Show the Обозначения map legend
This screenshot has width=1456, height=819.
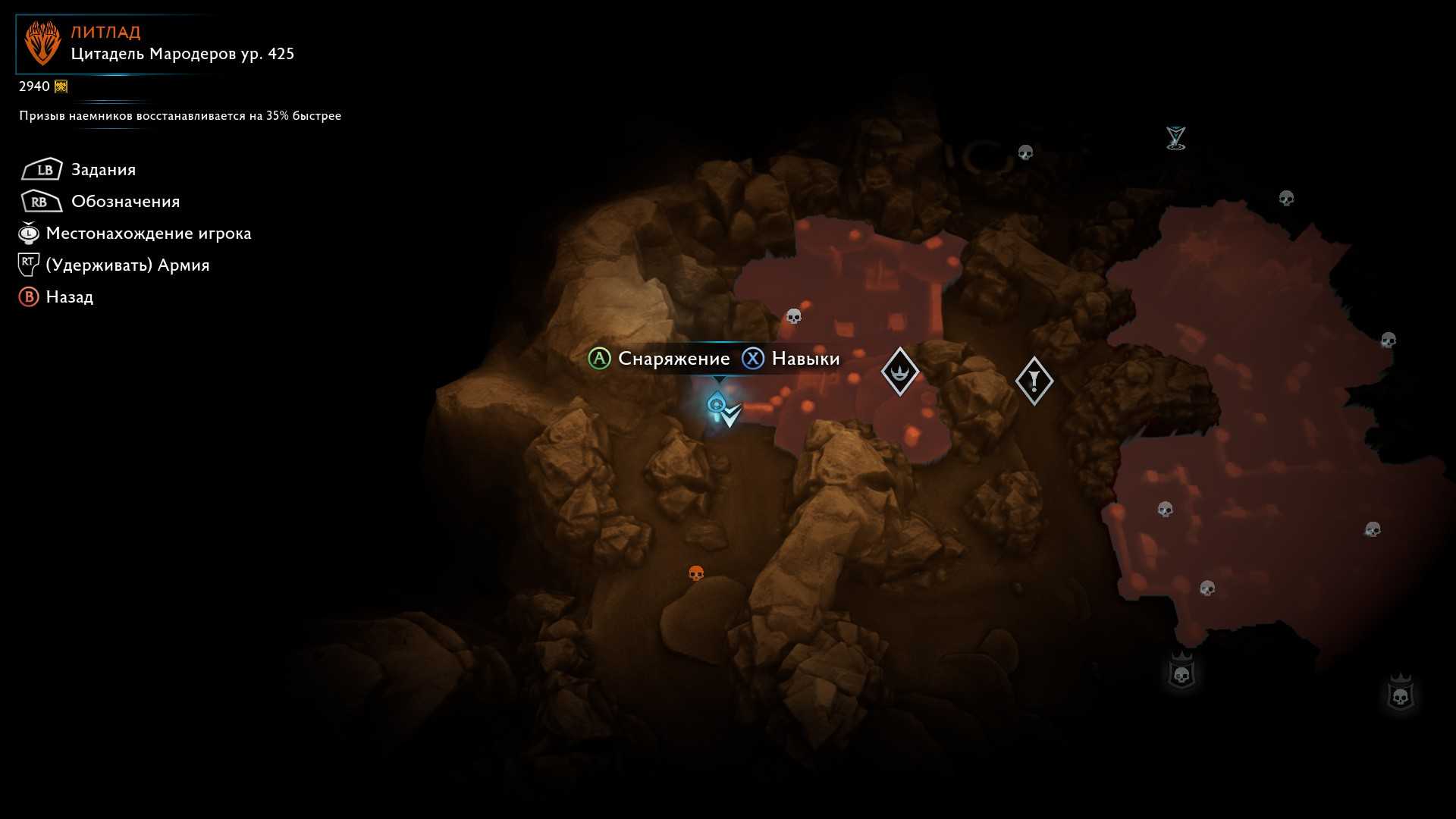point(125,202)
